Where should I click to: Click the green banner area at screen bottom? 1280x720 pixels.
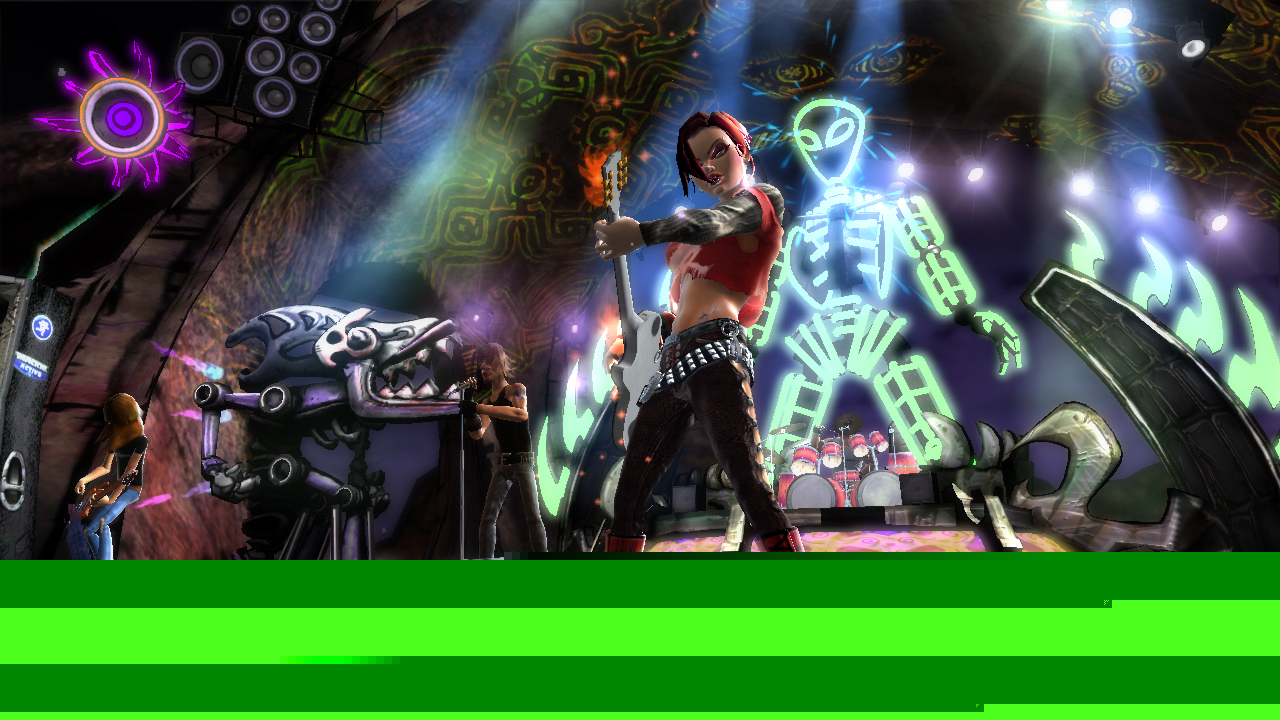(640, 640)
